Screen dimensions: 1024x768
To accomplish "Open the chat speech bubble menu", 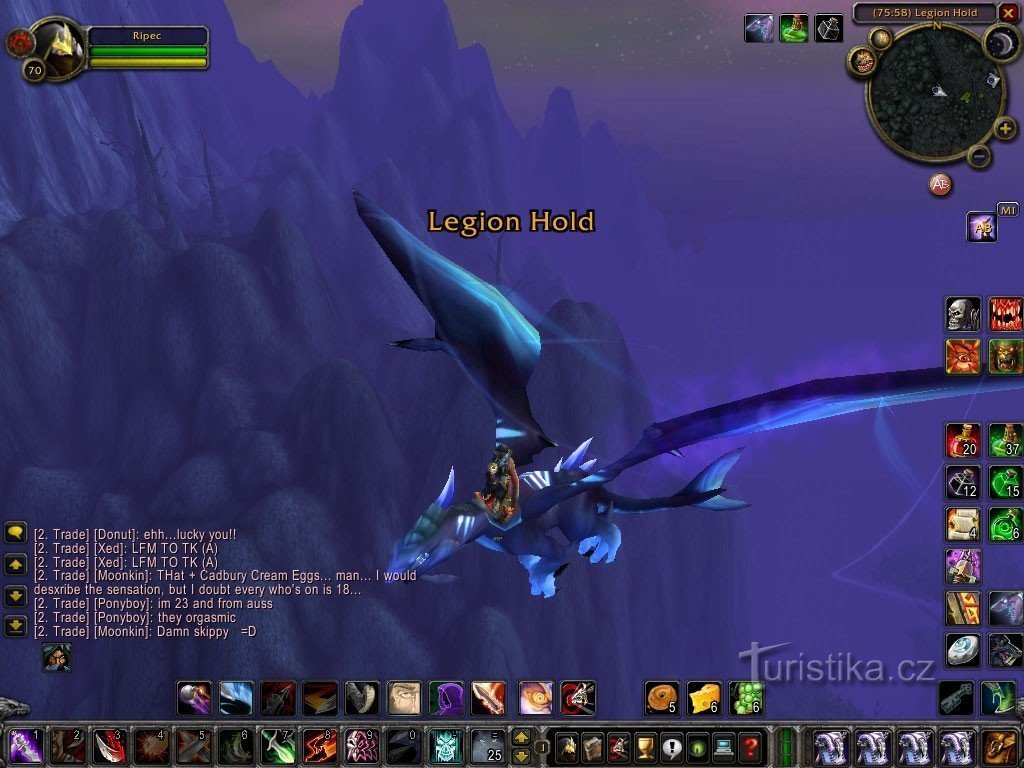I will pyautogui.click(x=16, y=533).
